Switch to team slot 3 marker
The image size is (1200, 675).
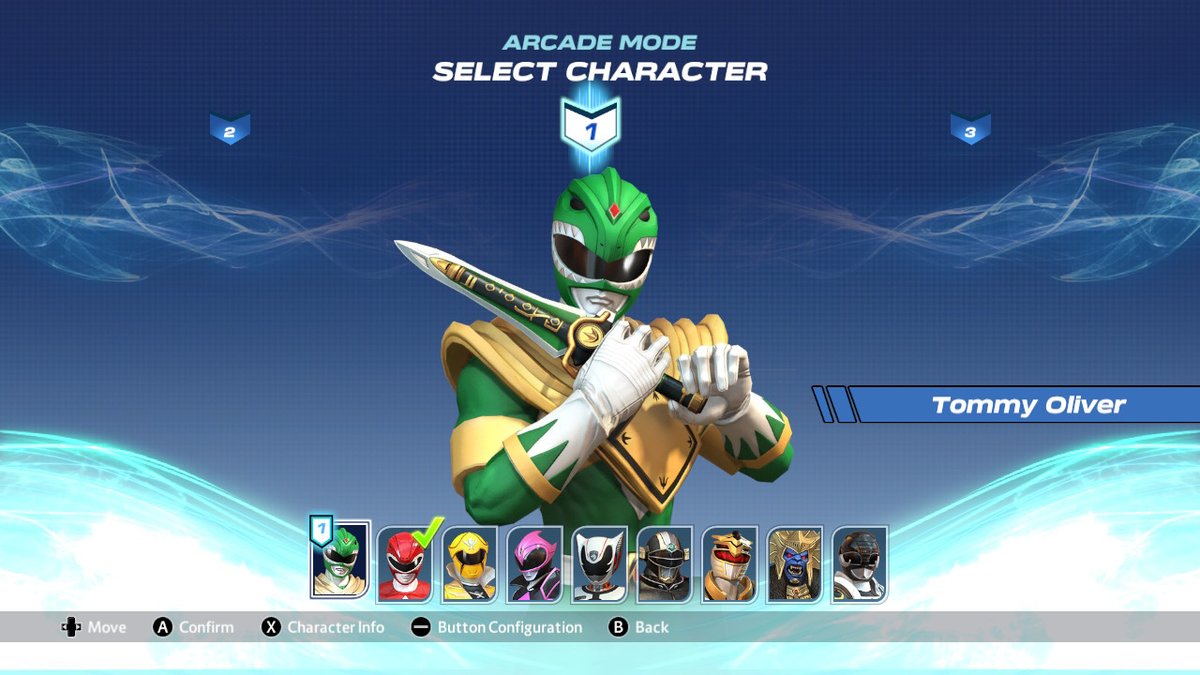(970, 129)
